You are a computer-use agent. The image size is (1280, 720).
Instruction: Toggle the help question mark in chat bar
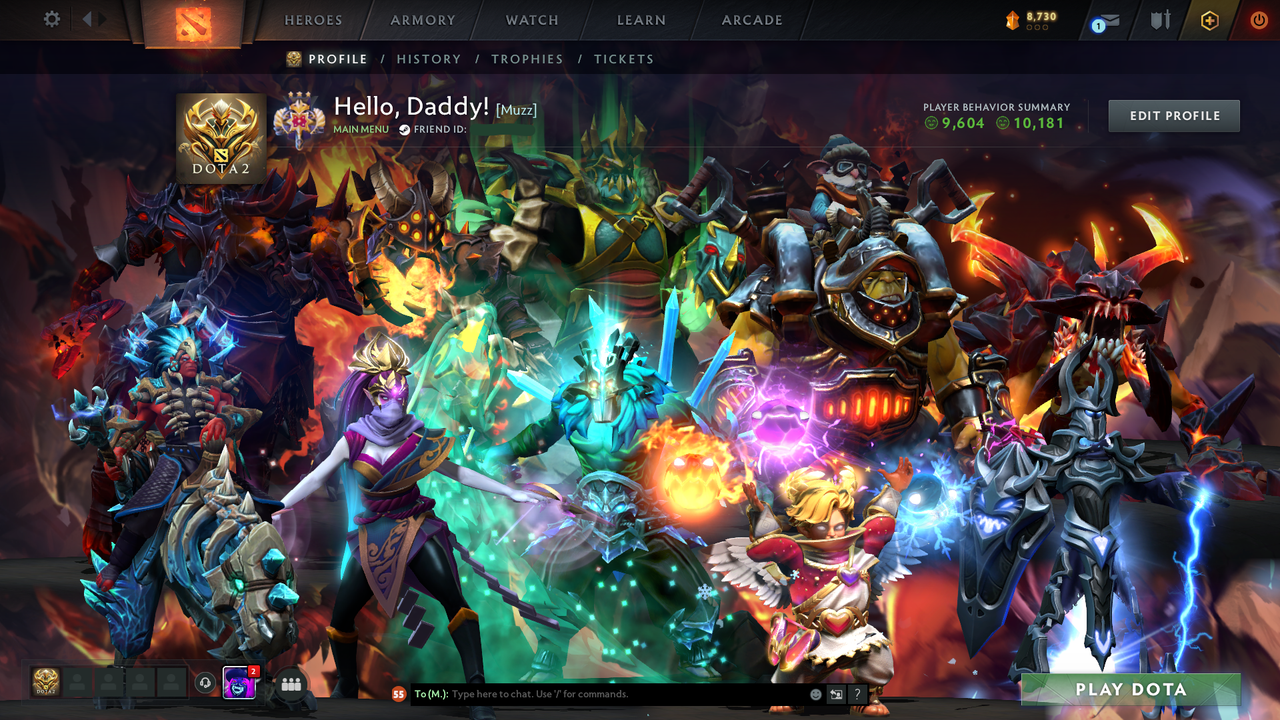coord(858,694)
